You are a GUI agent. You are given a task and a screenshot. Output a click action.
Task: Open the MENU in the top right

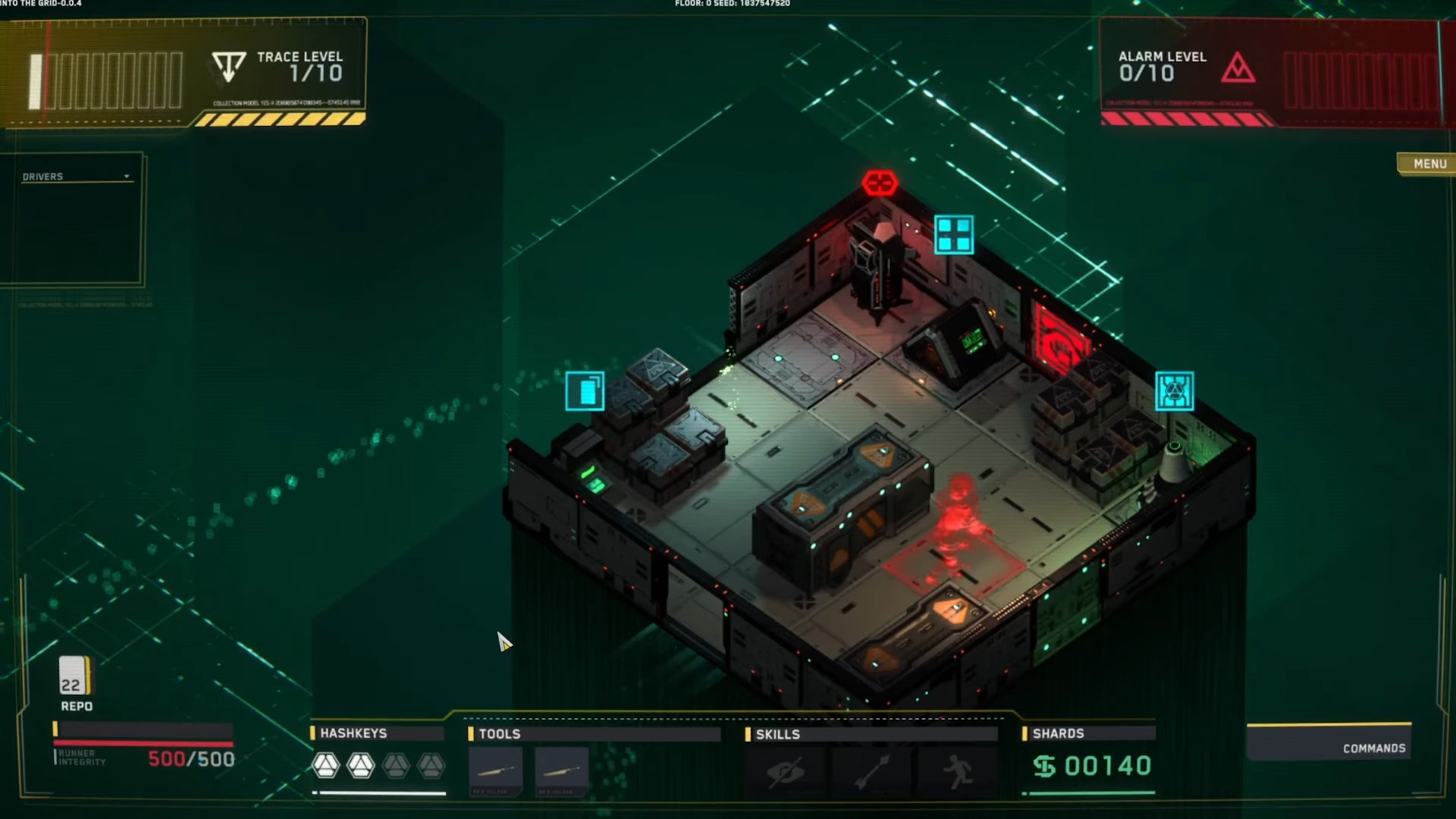[x=1429, y=164]
